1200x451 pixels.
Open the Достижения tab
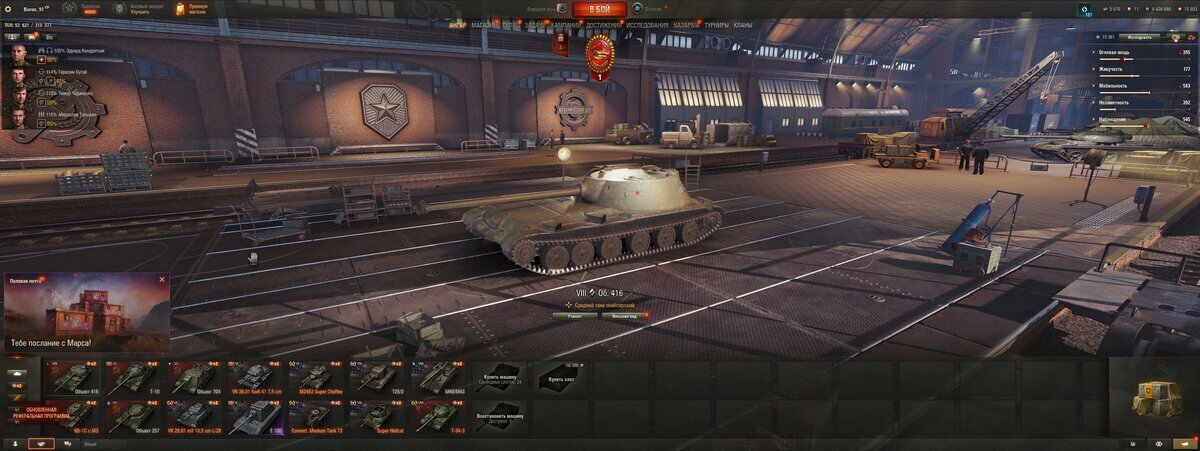point(603,25)
